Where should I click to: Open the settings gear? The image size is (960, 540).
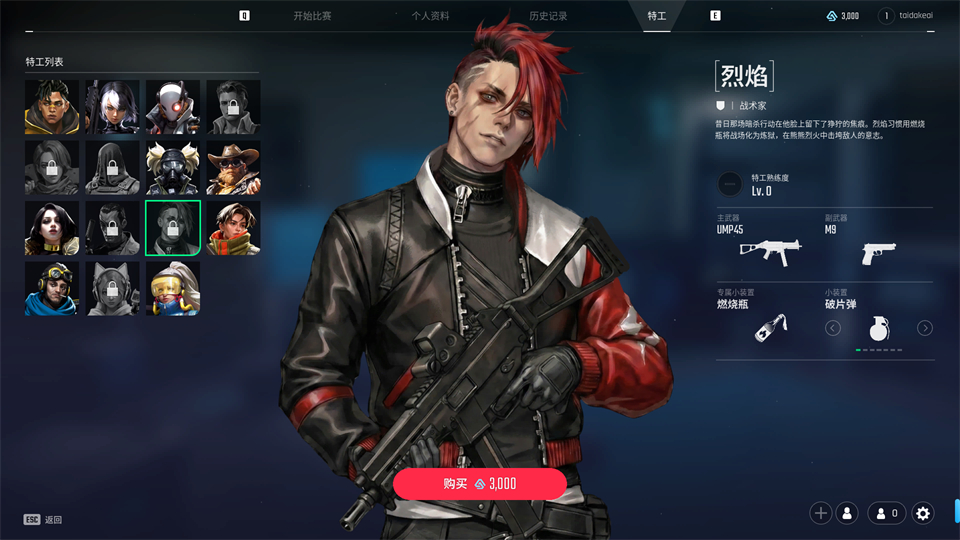point(923,513)
